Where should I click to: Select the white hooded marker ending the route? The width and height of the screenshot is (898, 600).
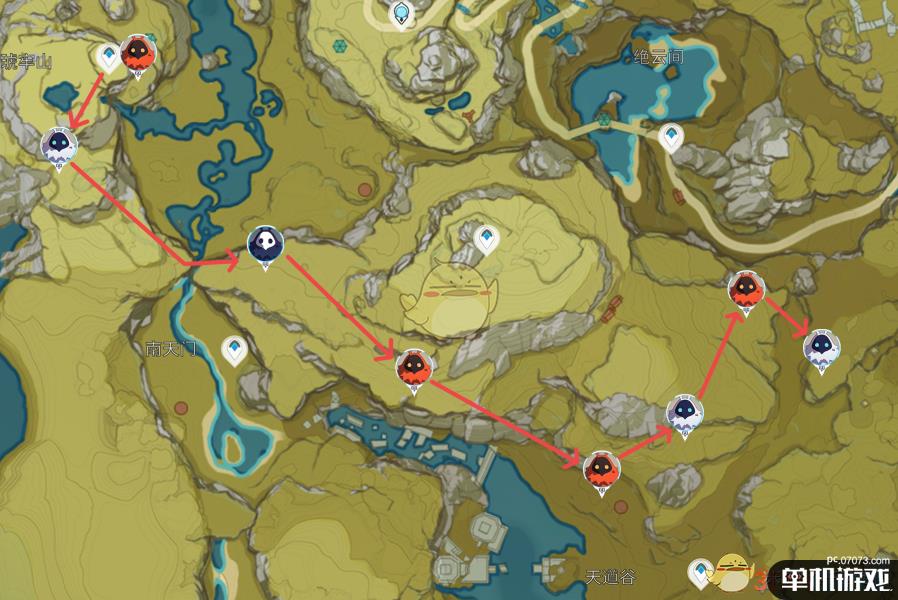click(x=821, y=347)
